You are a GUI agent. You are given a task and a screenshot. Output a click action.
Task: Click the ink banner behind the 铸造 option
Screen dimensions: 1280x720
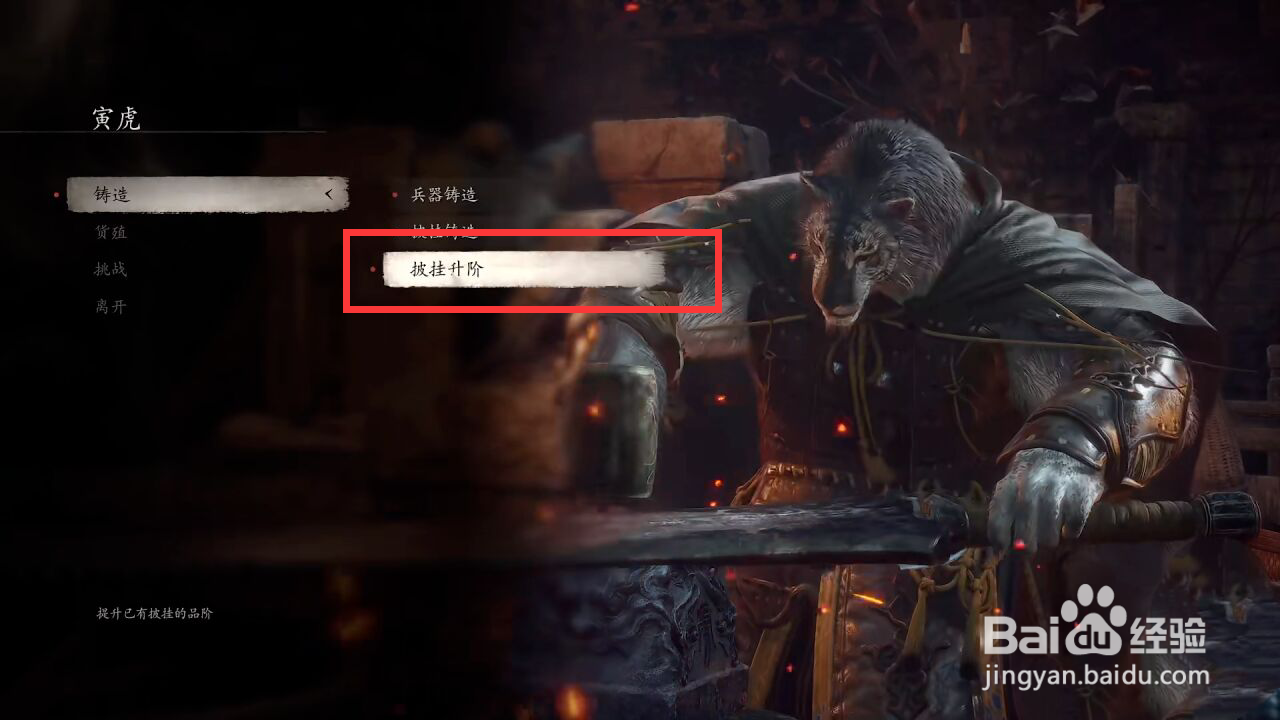coord(200,195)
